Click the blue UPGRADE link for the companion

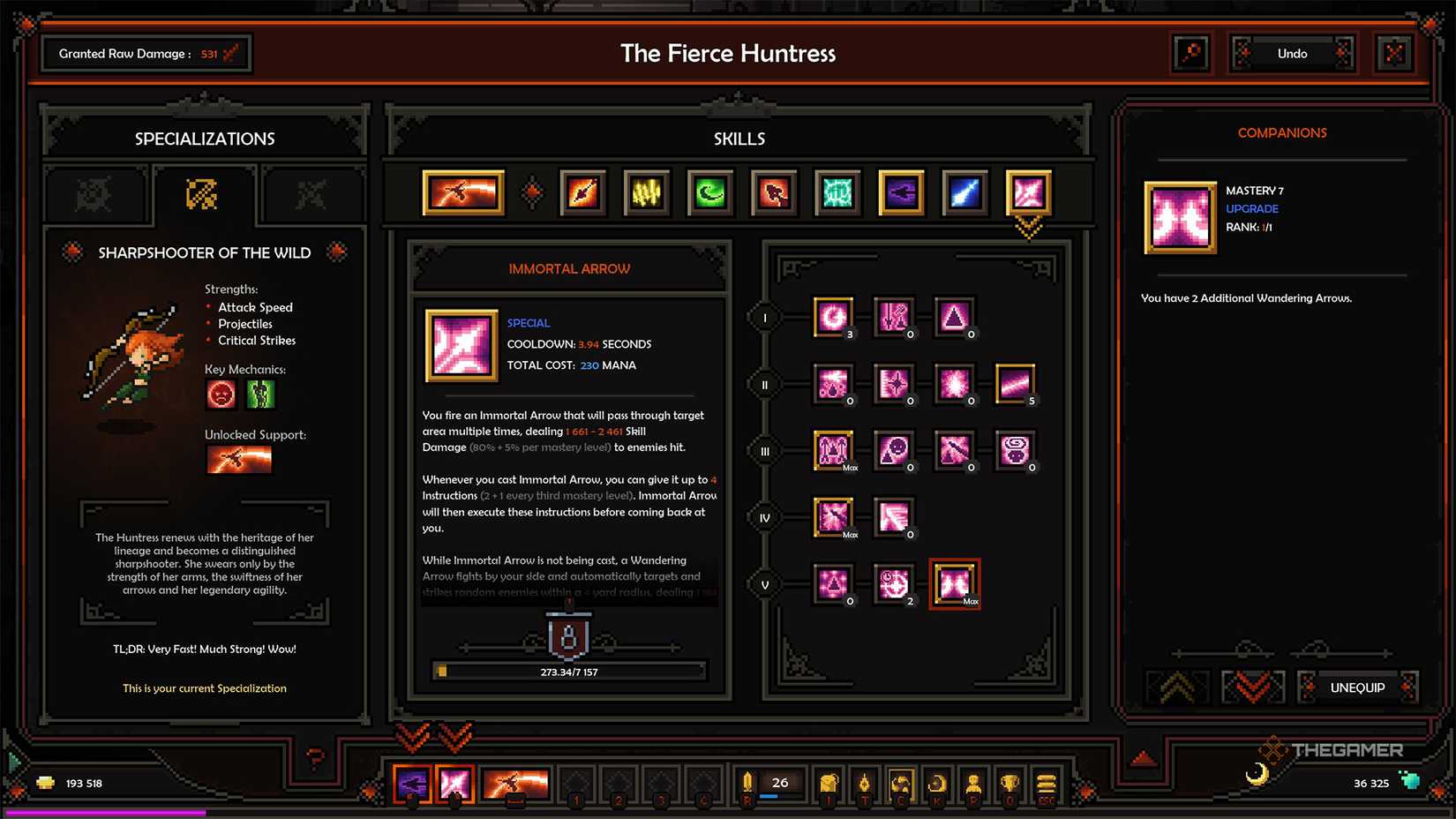pos(1252,208)
